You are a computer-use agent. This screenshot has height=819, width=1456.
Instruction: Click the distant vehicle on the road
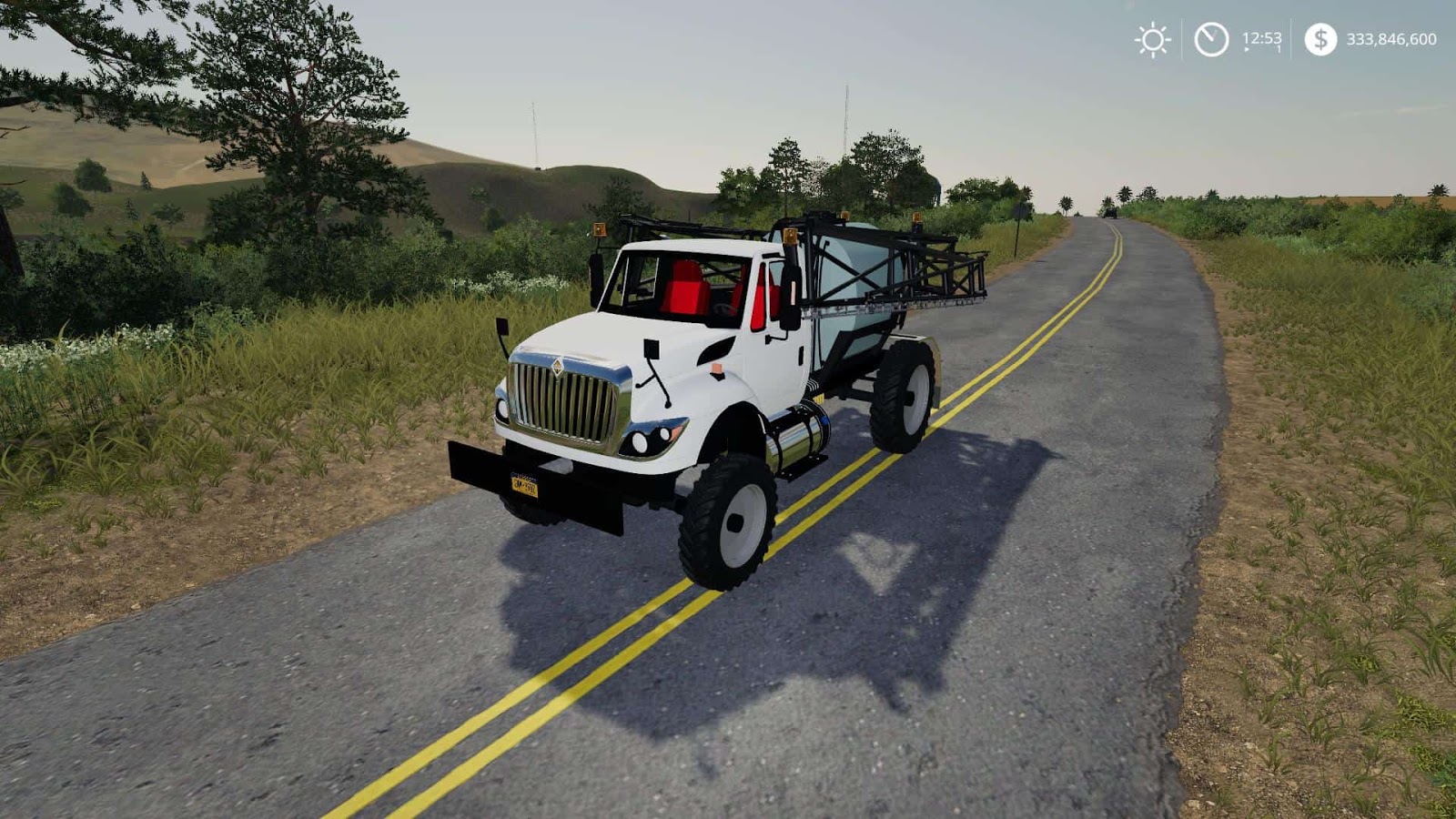tap(1111, 213)
